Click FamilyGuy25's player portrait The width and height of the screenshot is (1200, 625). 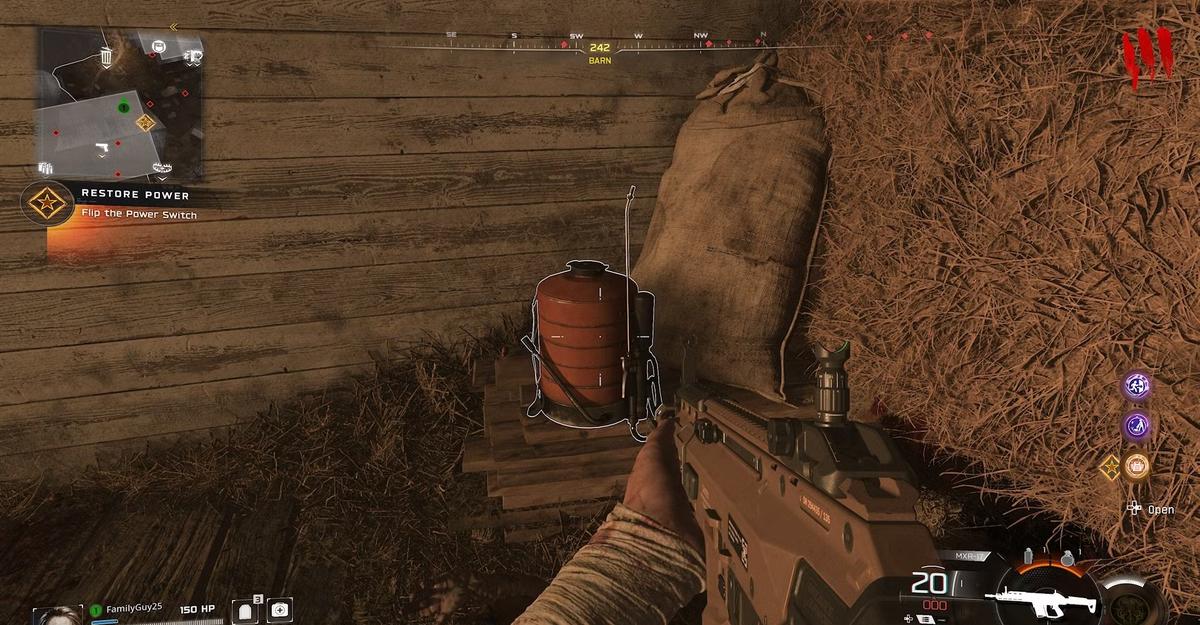(x=57, y=614)
